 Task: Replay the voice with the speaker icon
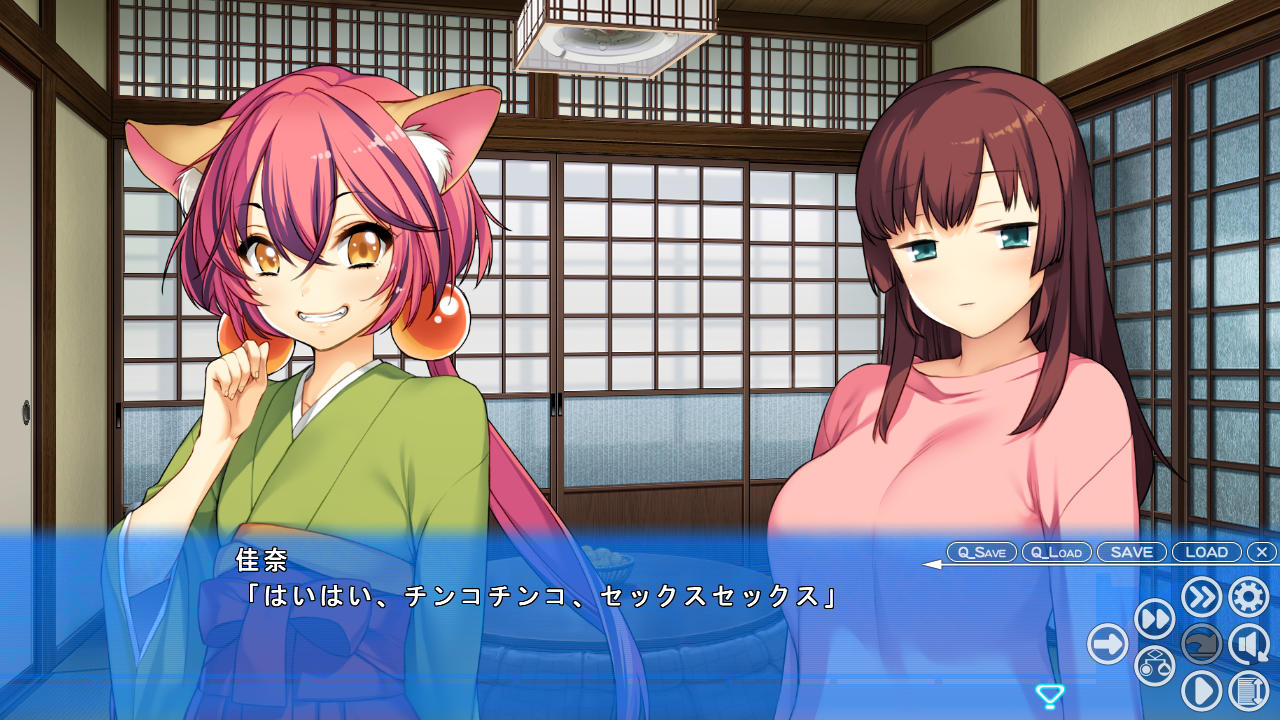(x=1248, y=644)
